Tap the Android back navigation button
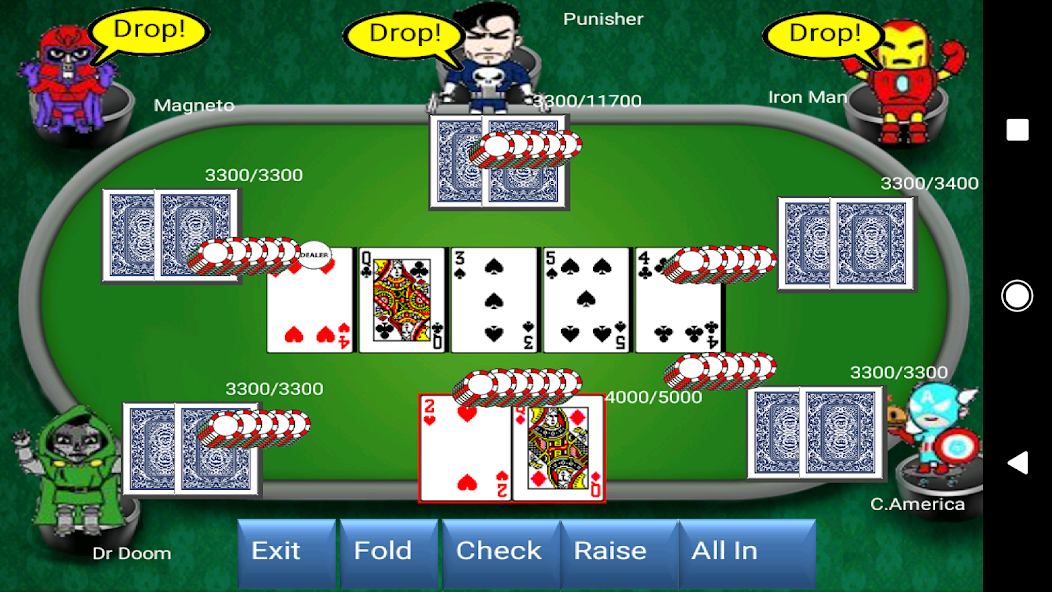 1017,462
